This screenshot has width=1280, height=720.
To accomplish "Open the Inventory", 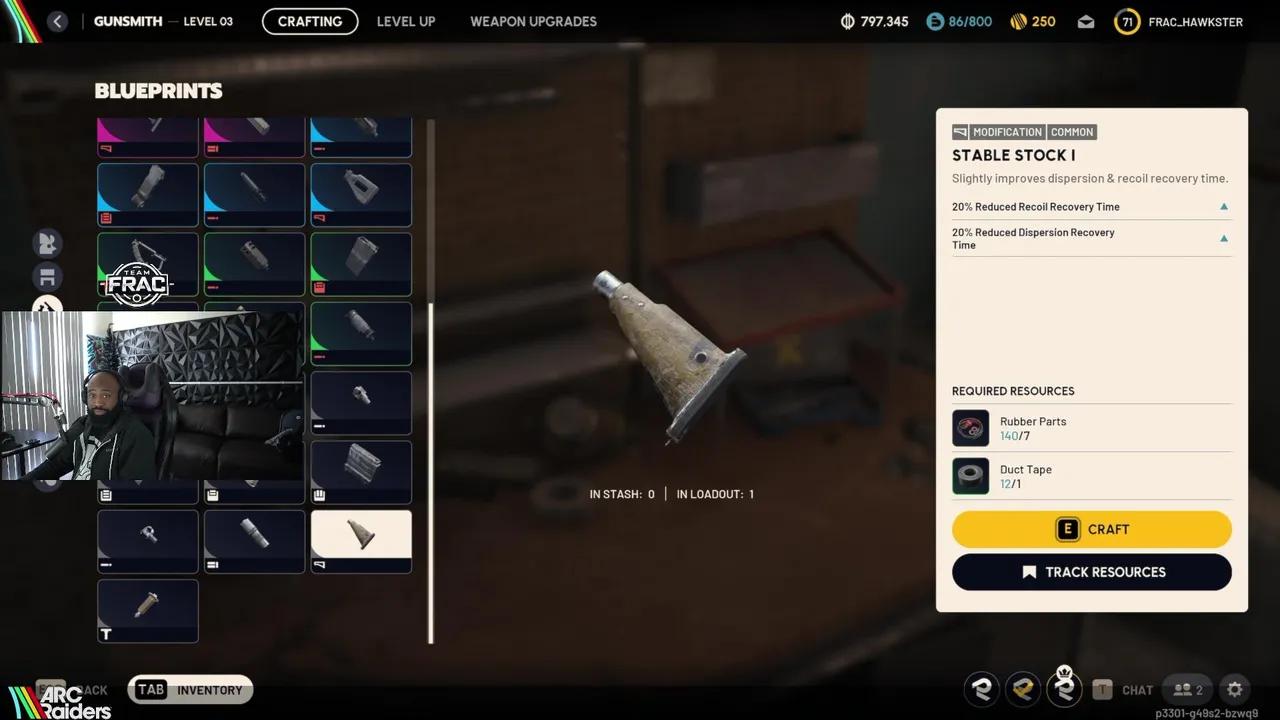I will (x=191, y=689).
